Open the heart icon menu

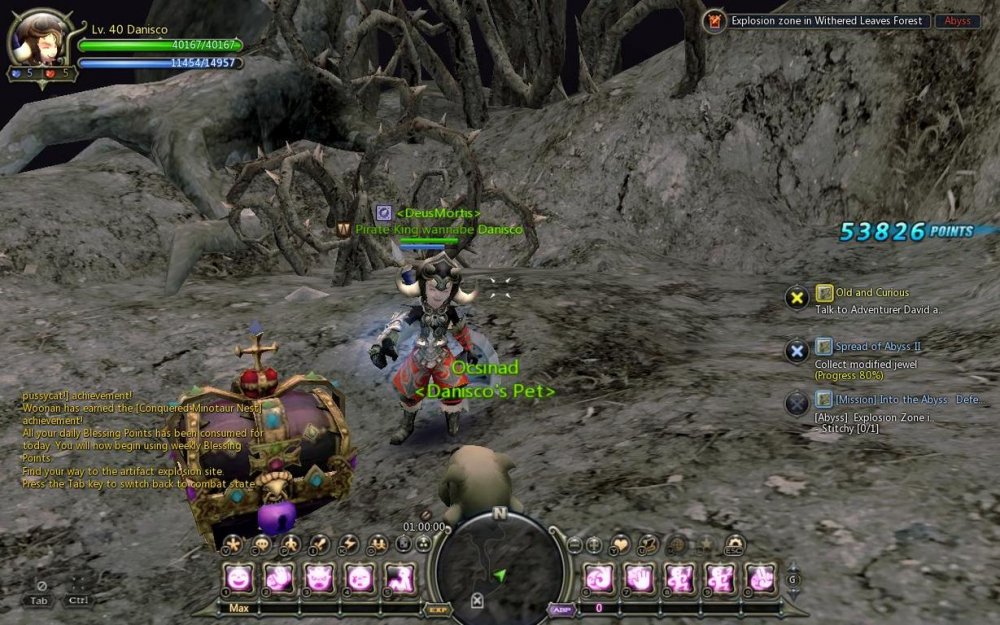[621, 545]
